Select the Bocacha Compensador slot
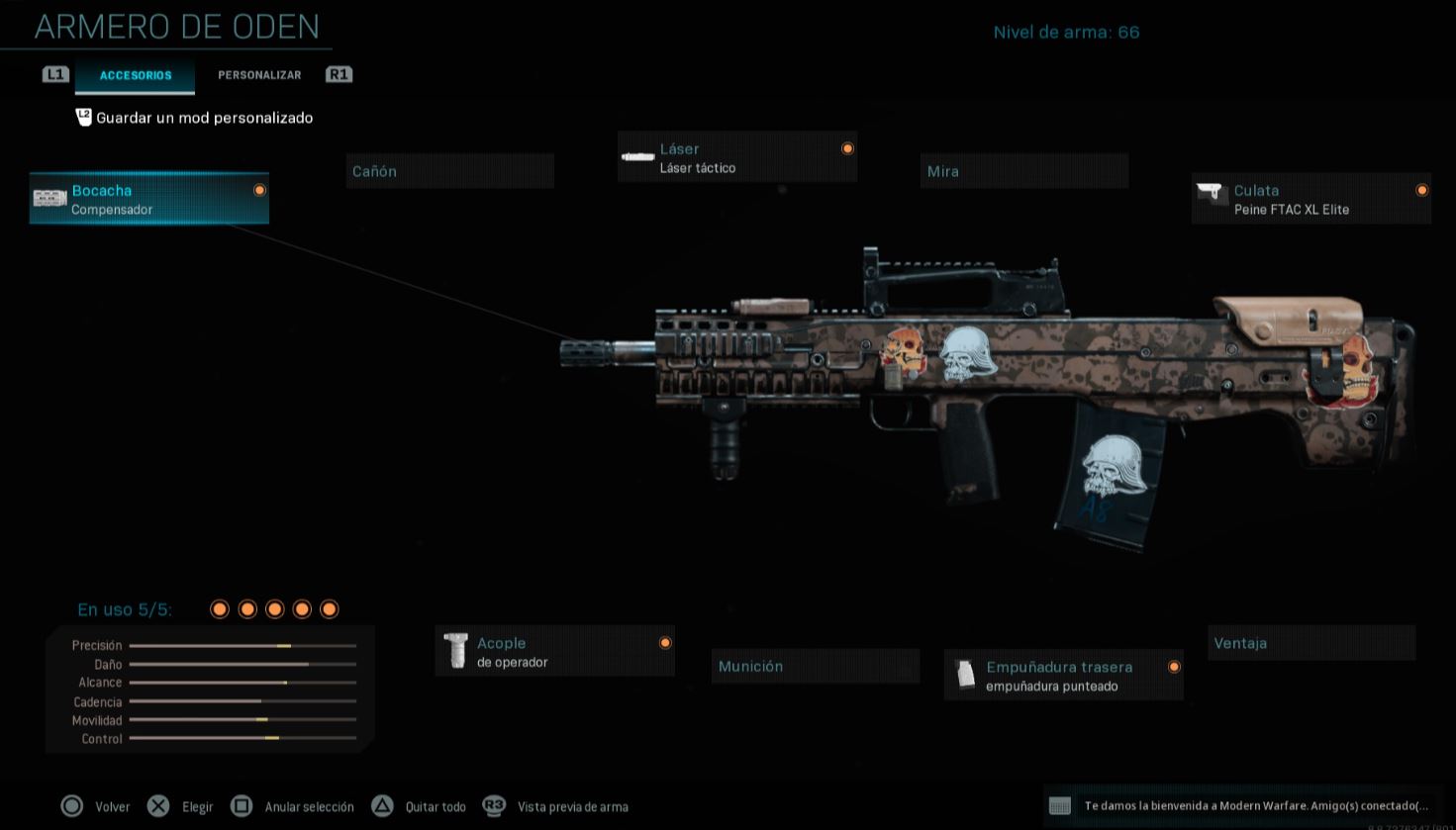This screenshot has width=1456, height=830. click(149, 199)
